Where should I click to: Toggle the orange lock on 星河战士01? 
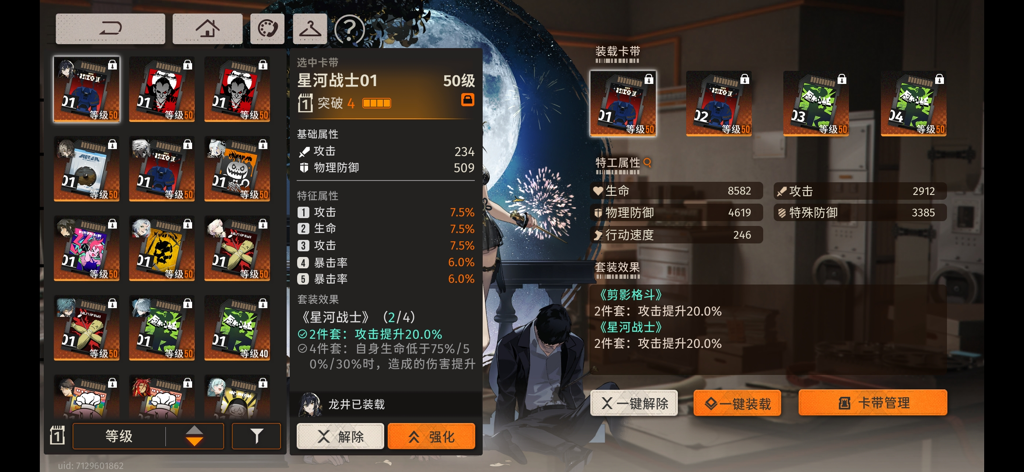pos(467,101)
